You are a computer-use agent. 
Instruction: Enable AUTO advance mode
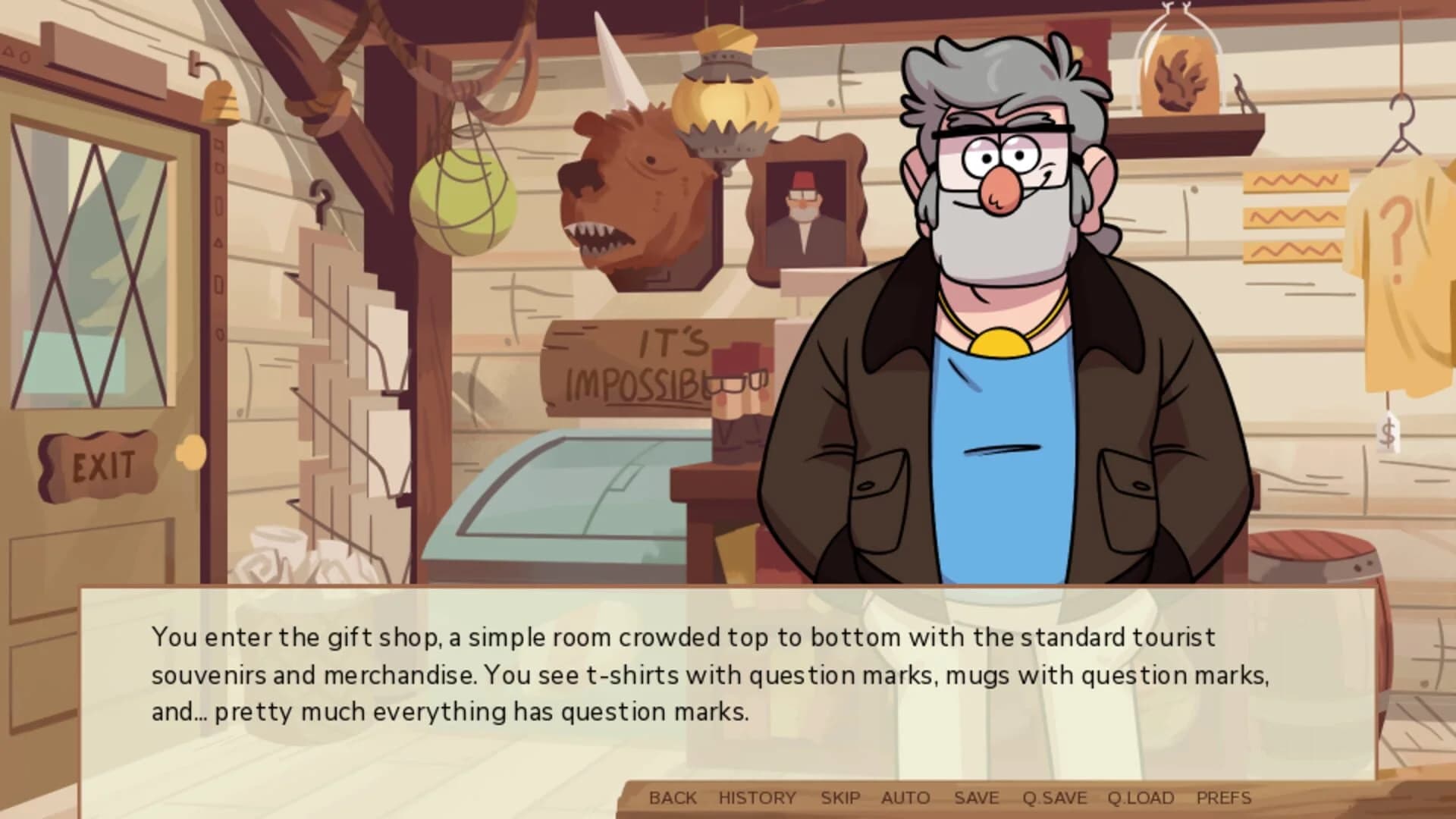click(x=907, y=798)
